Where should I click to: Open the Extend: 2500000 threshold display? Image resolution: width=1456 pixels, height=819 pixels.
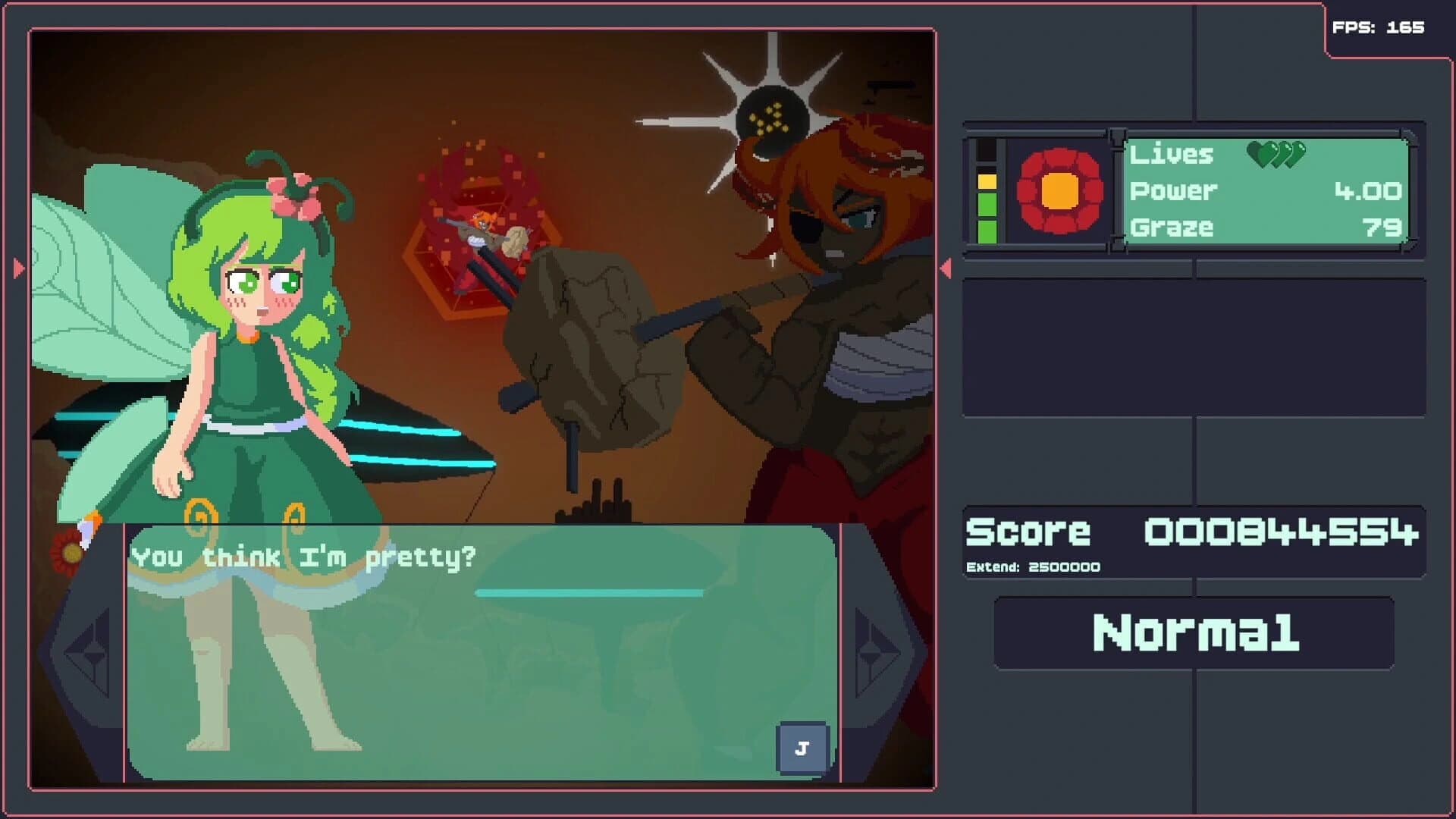(x=1034, y=565)
